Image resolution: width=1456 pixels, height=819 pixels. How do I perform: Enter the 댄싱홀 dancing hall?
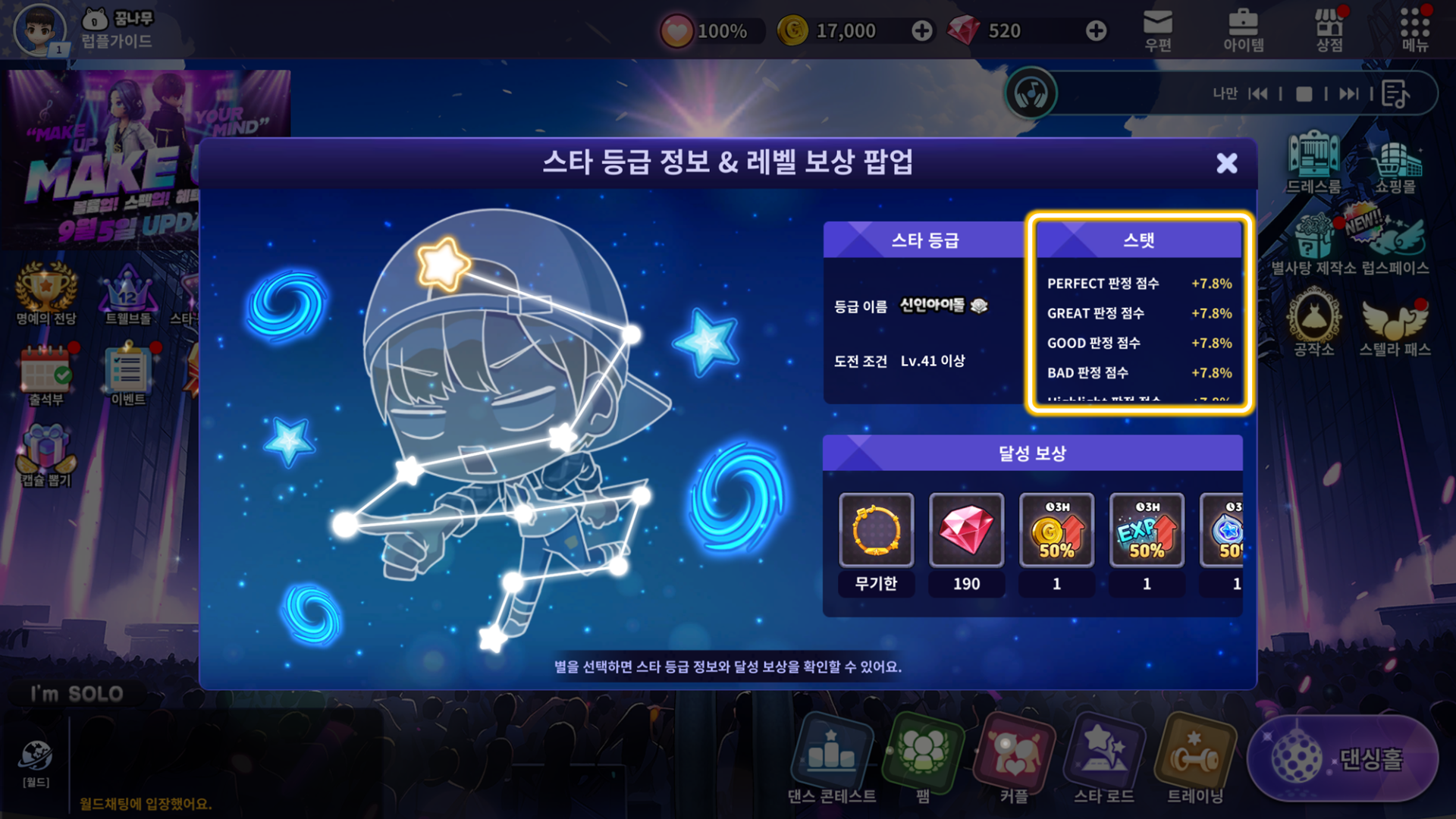1343,758
